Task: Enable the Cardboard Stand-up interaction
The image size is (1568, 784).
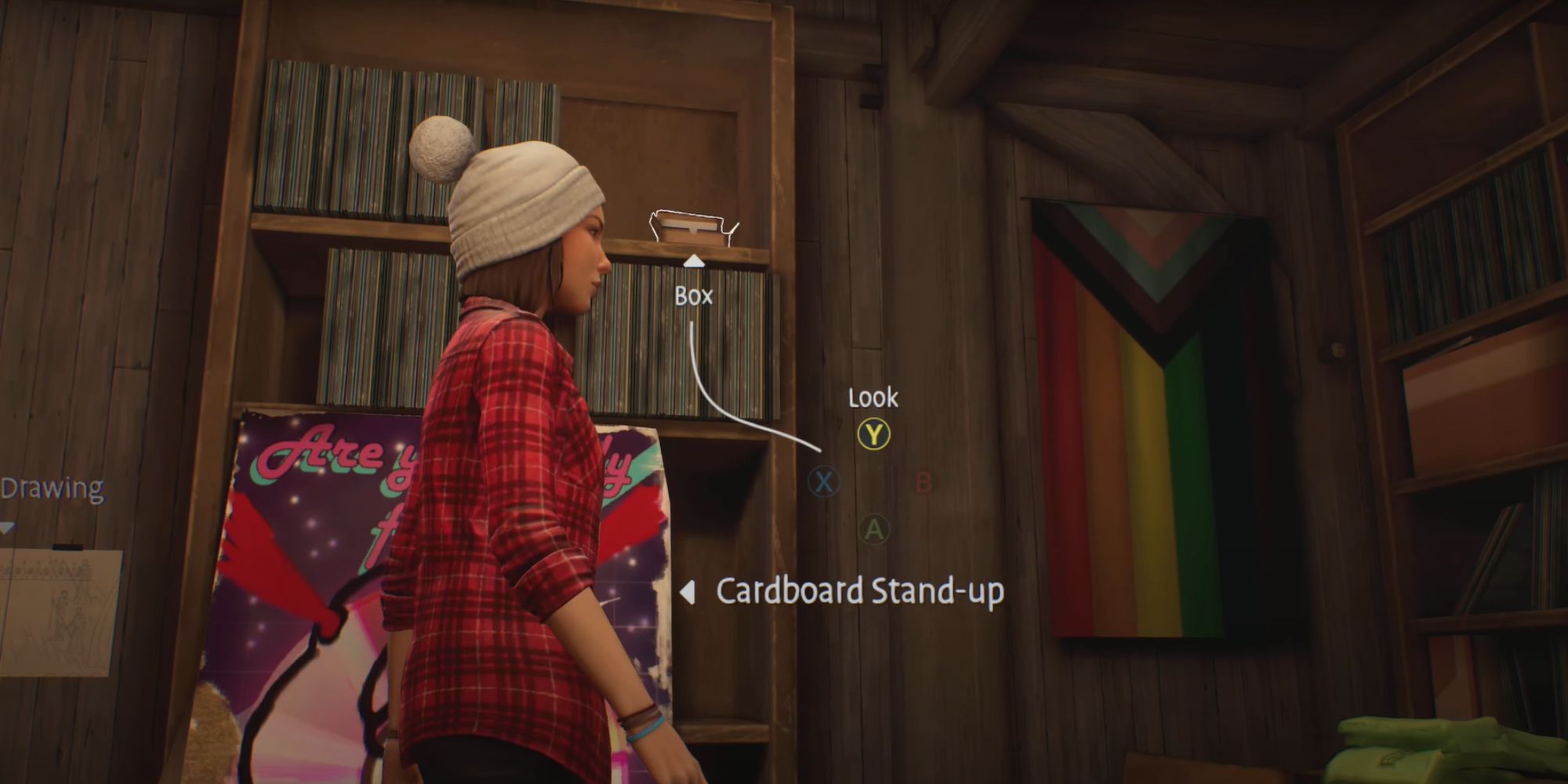Action: point(859,593)
